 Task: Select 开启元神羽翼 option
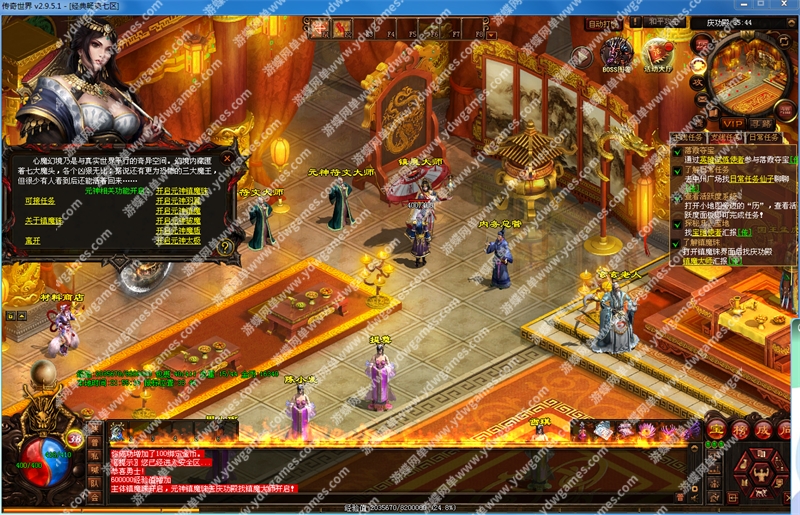tap(177, 200)
